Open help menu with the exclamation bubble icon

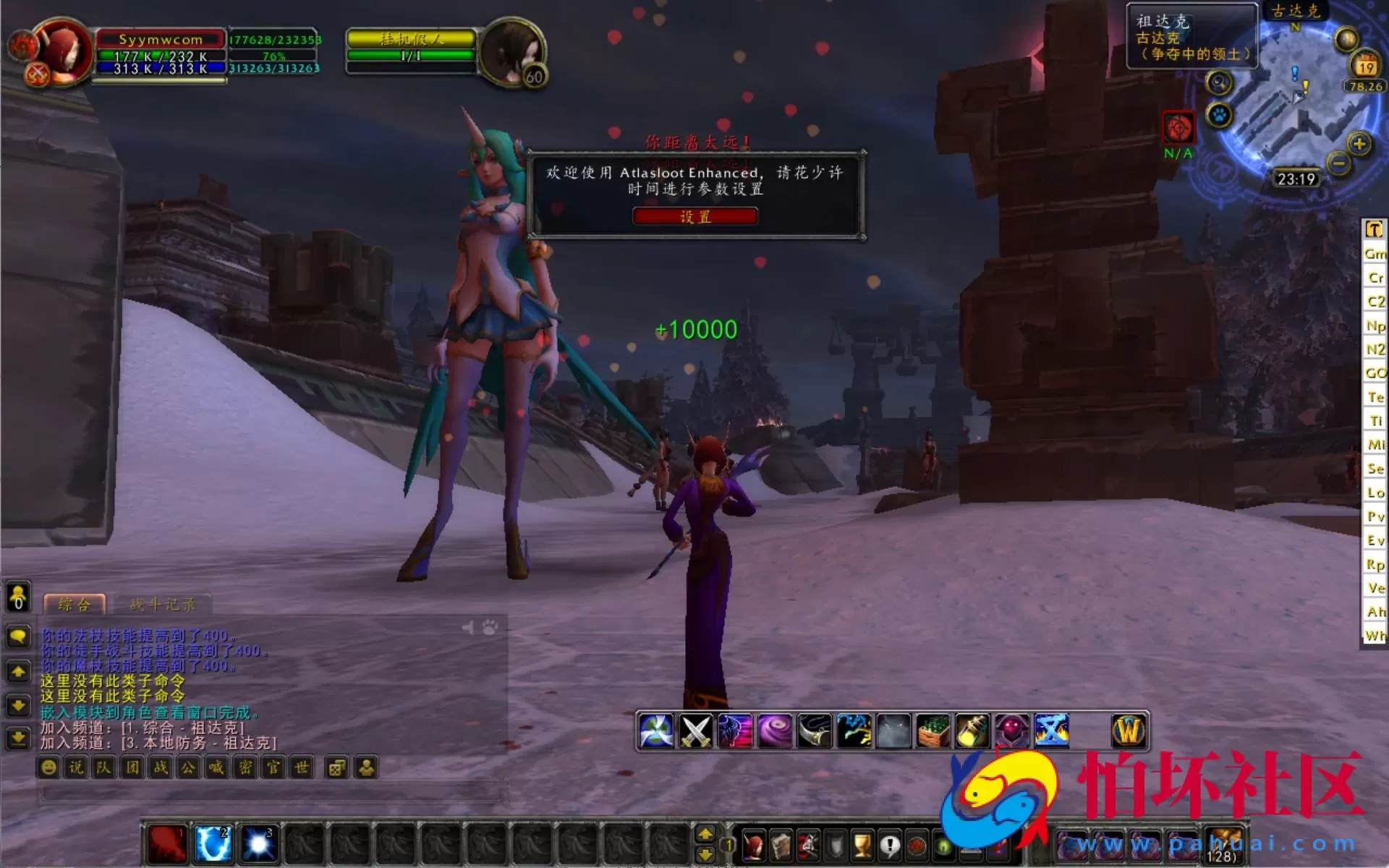[889, 846]
